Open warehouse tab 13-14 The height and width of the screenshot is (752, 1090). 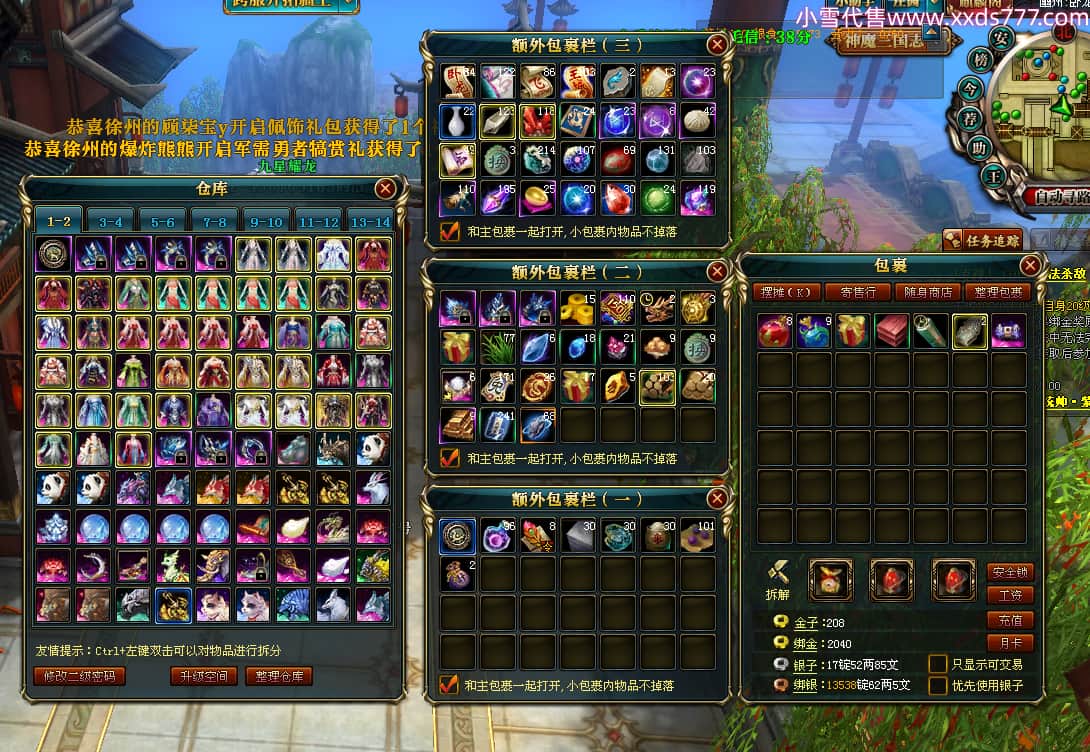coord(369,221)
